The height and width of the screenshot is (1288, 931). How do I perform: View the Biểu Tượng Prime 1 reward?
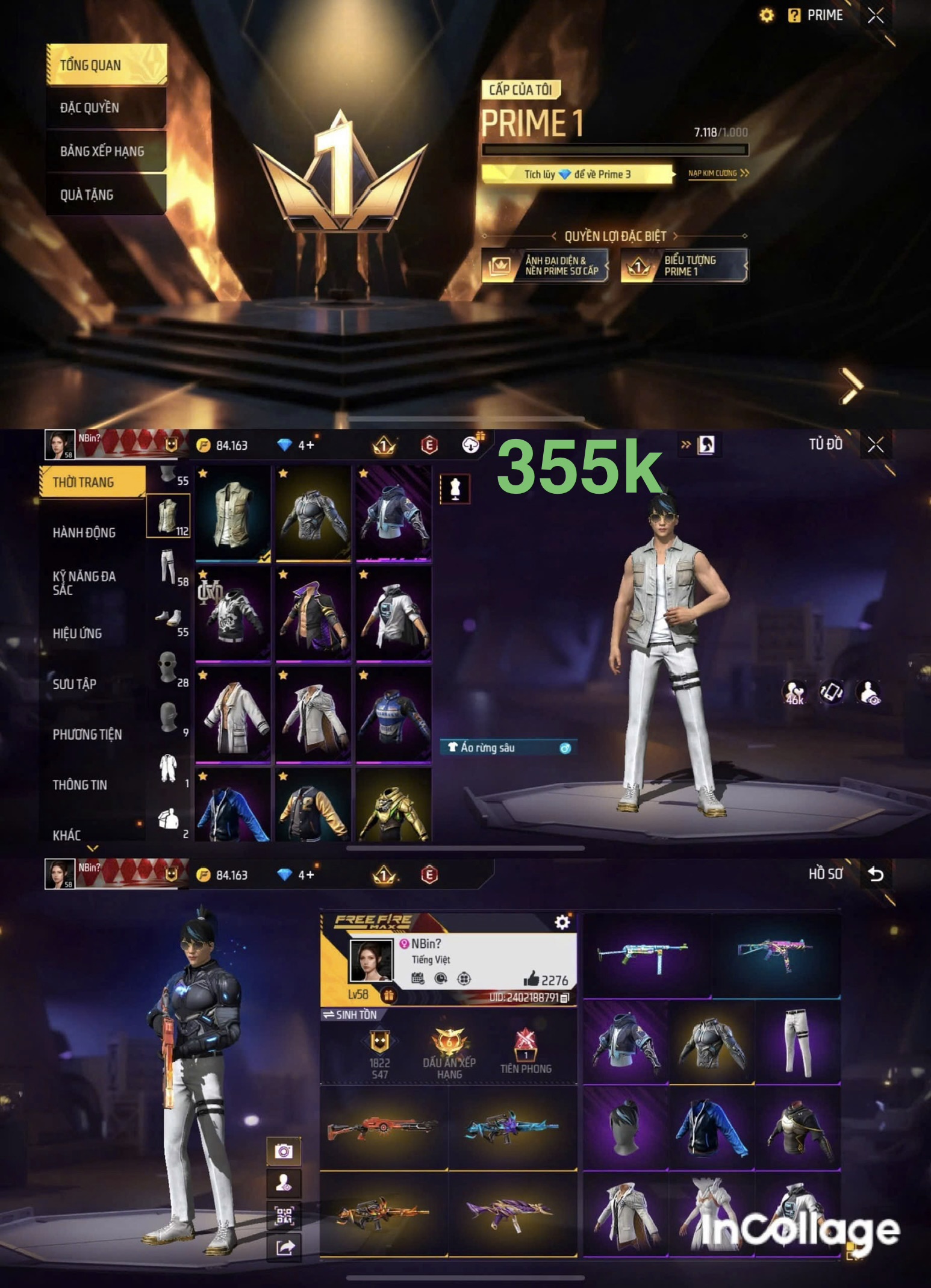(x=684, y=266)
